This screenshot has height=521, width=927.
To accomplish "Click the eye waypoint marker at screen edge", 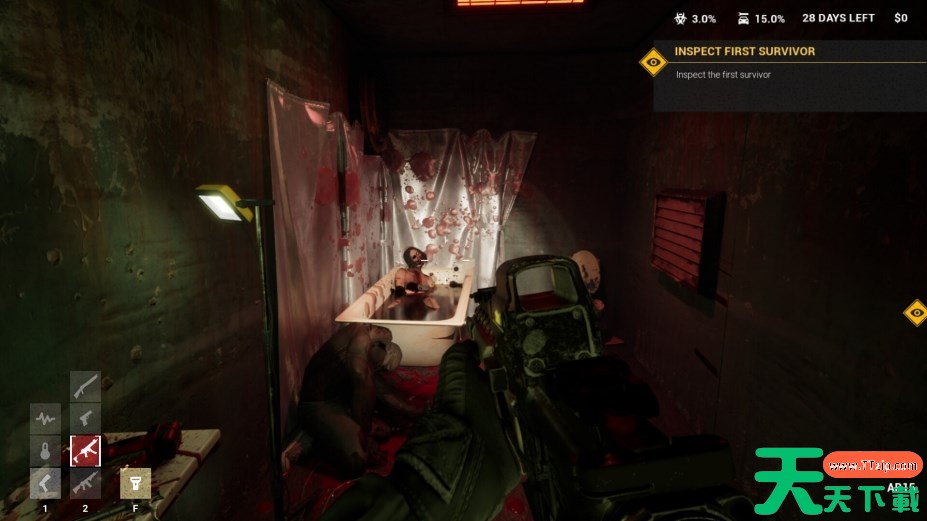I will coord(916,313).
